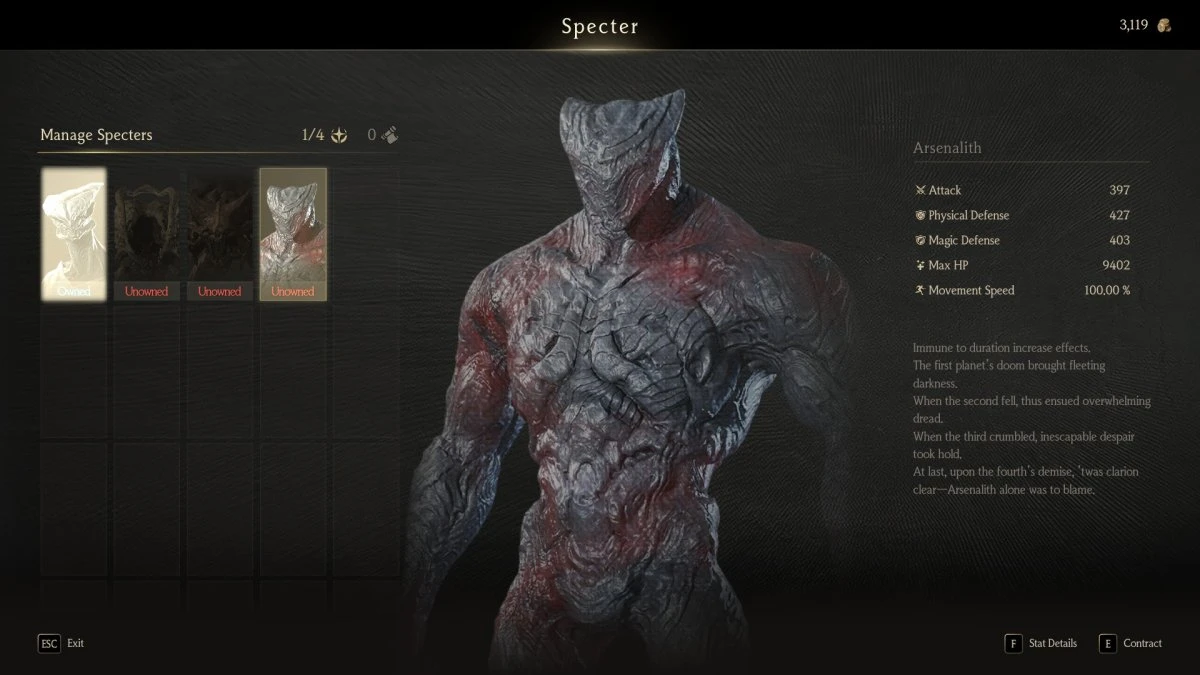Open Stat Details for Arsenalith
The width and height of the screenshot is (1200, 675).
tap(1041, 643)
